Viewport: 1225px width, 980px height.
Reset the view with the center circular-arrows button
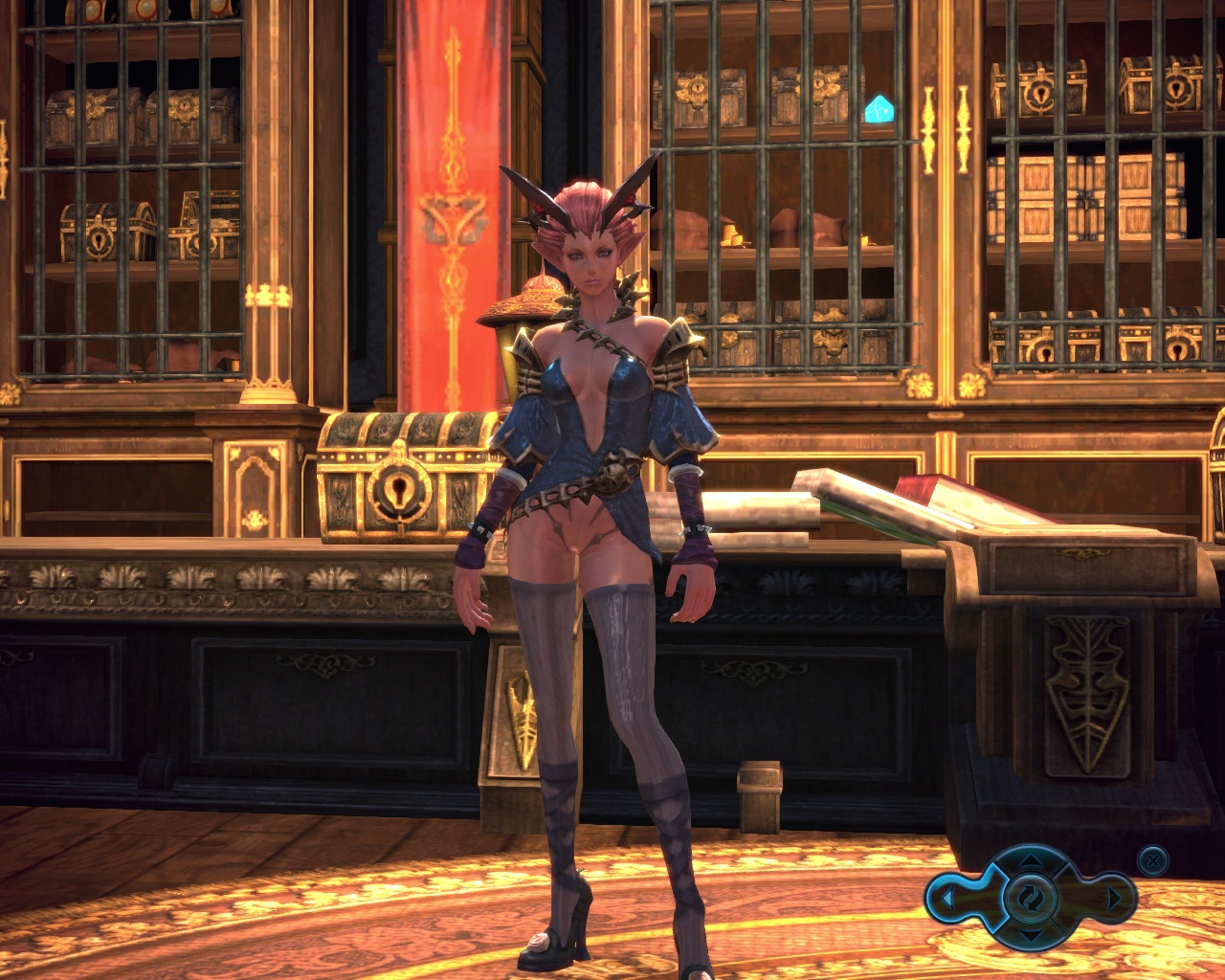[1029, 898]
